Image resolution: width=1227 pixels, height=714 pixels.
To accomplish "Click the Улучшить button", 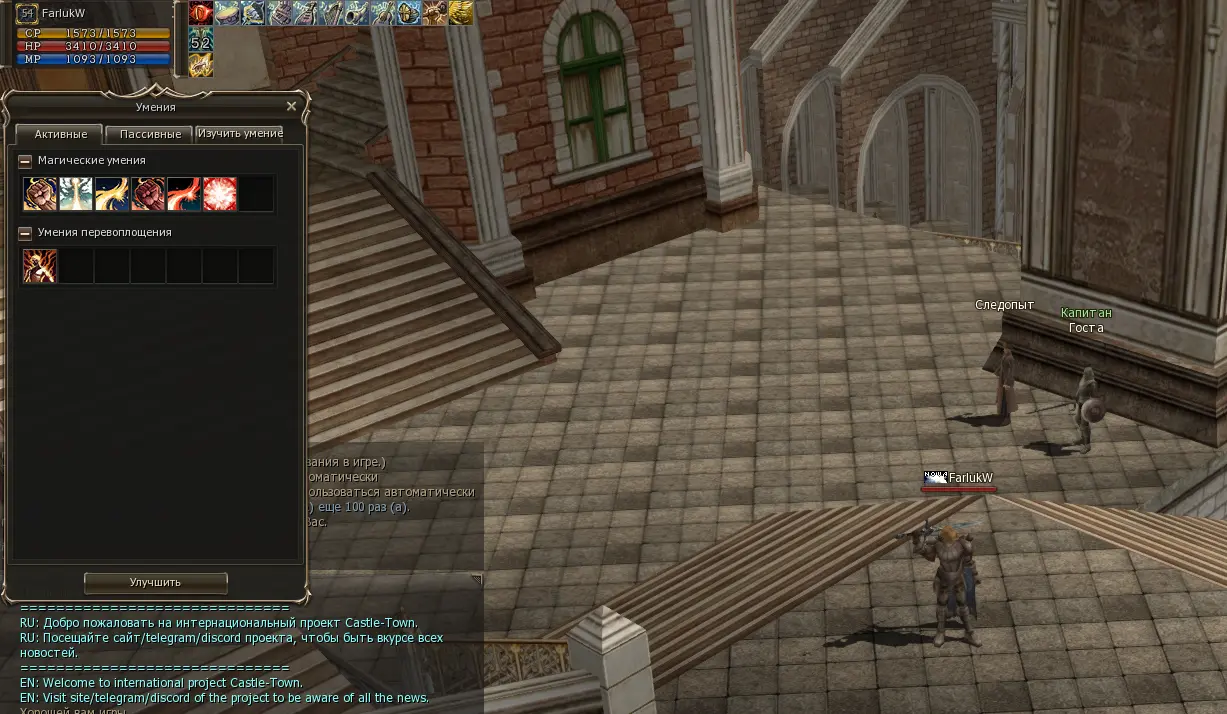I will coord(155,582).
